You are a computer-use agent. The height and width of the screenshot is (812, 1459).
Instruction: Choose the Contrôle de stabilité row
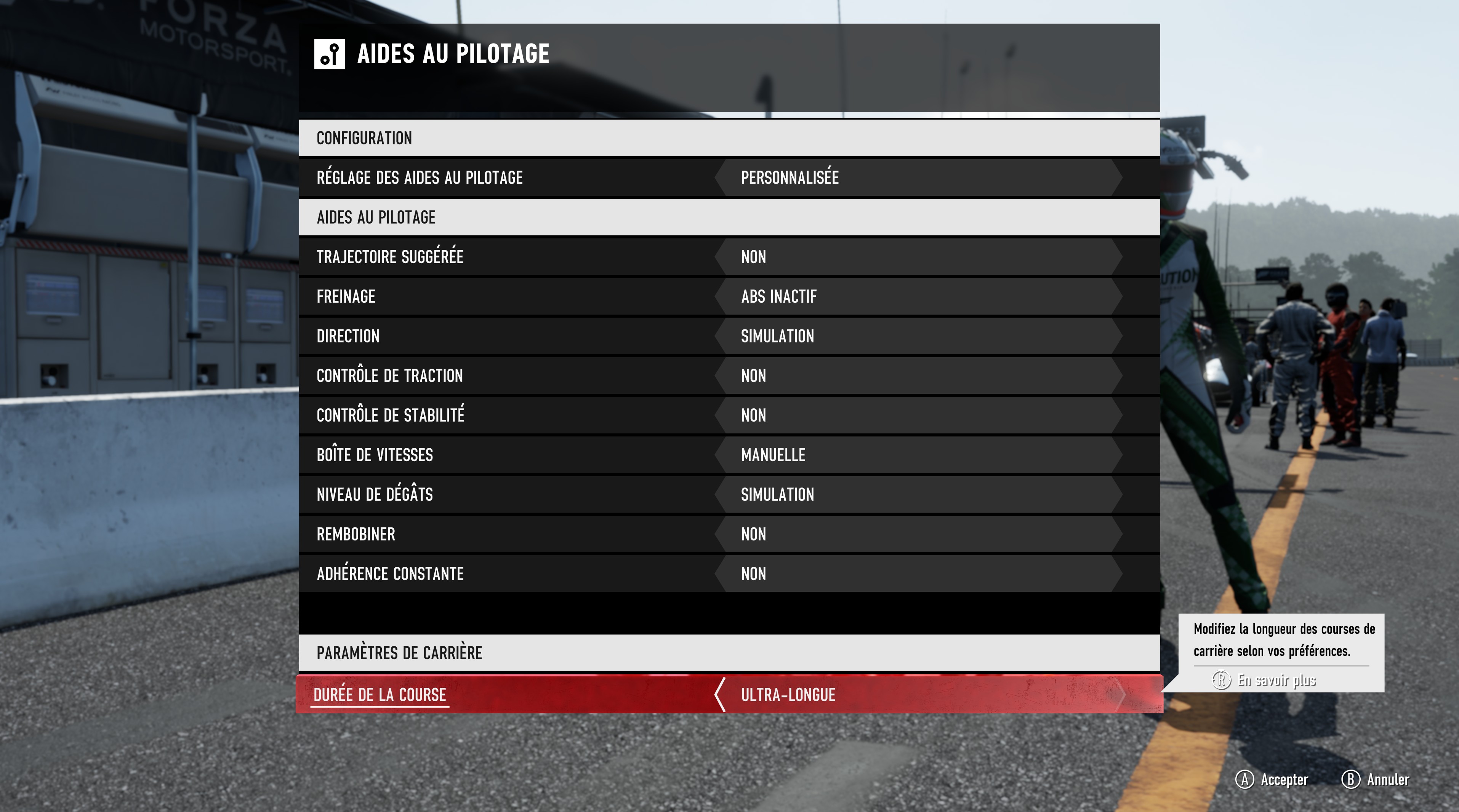pos(390,416)
